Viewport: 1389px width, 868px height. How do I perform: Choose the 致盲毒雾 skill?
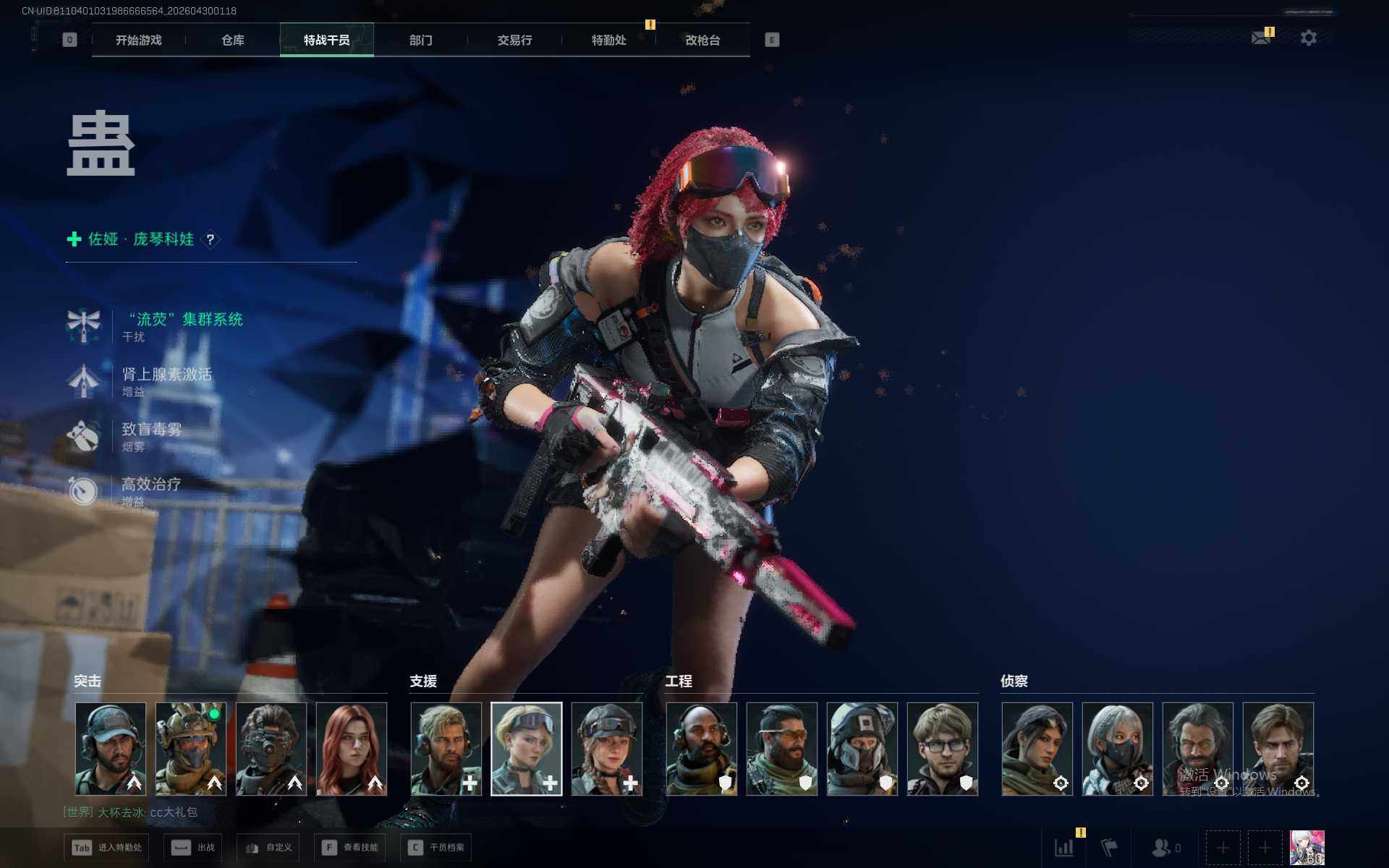pyautogui.click(x=151, y=430)
